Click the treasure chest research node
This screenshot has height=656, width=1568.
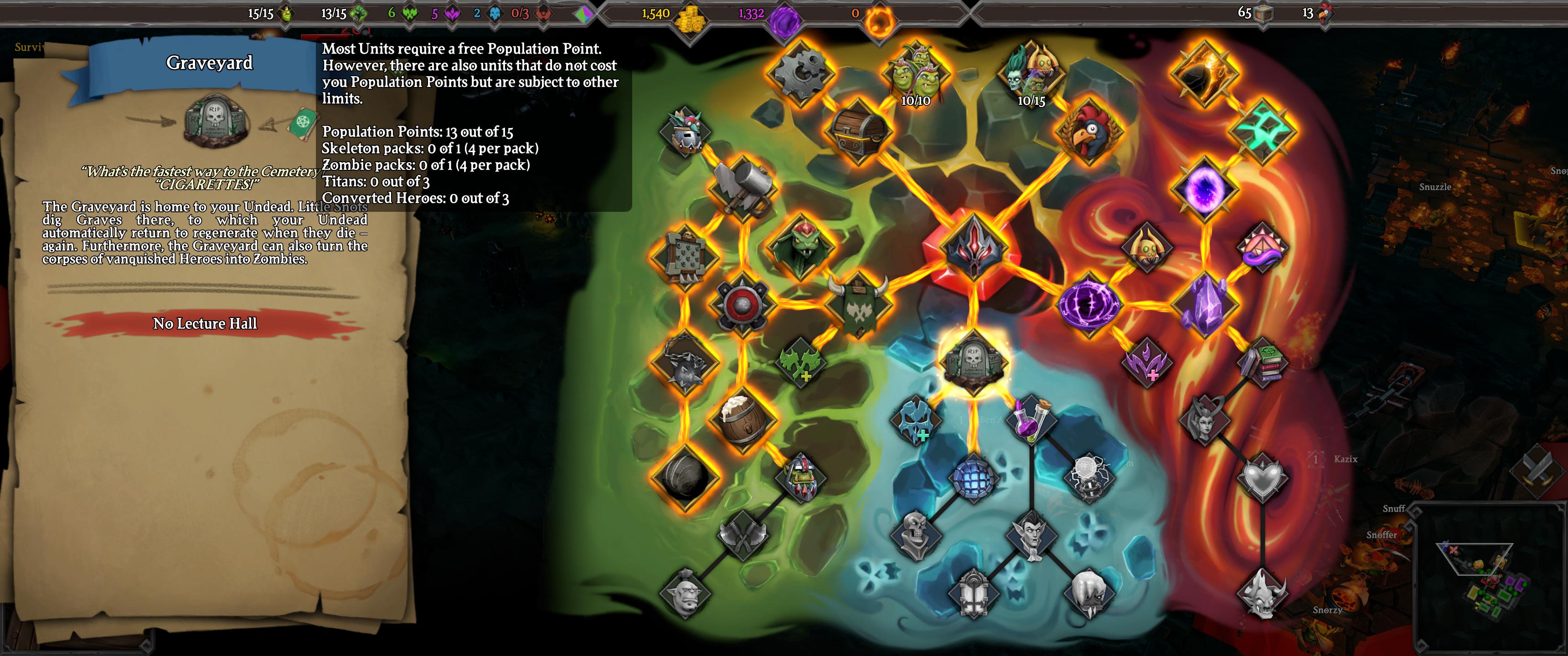coord(858,131)
